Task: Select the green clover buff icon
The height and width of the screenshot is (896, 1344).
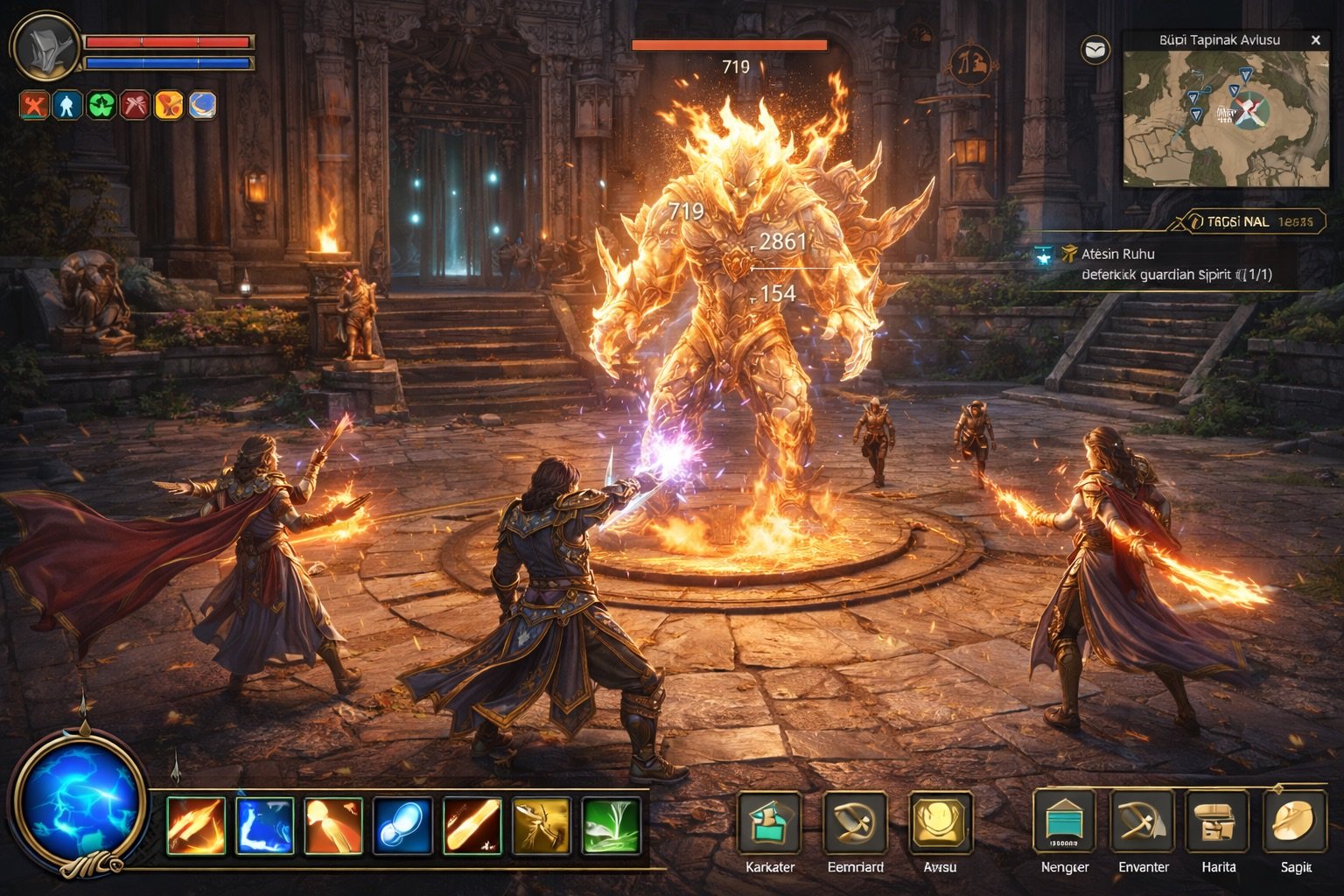Action: point(101,105)
